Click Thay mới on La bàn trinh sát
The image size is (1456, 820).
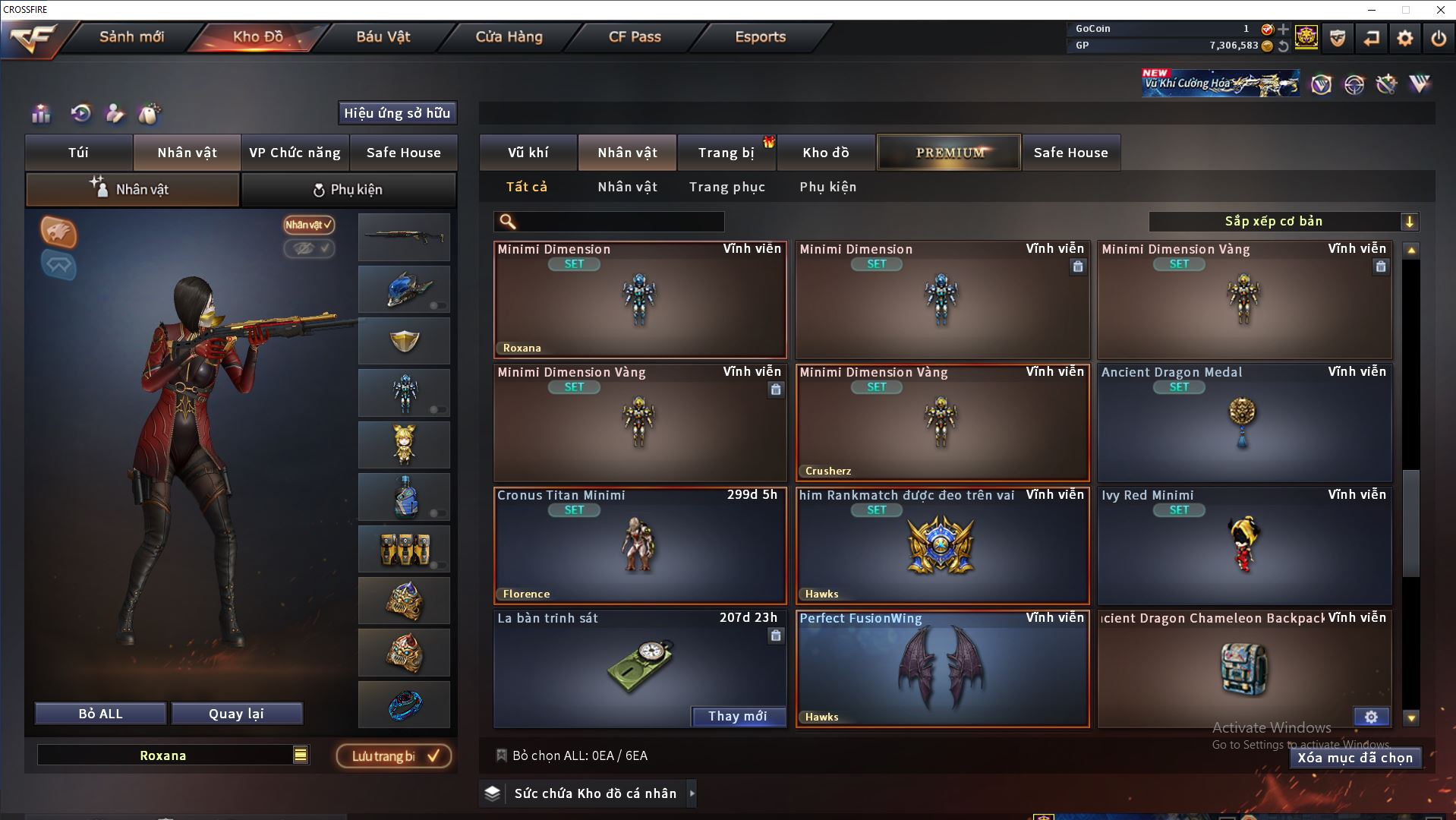(737, 716)
